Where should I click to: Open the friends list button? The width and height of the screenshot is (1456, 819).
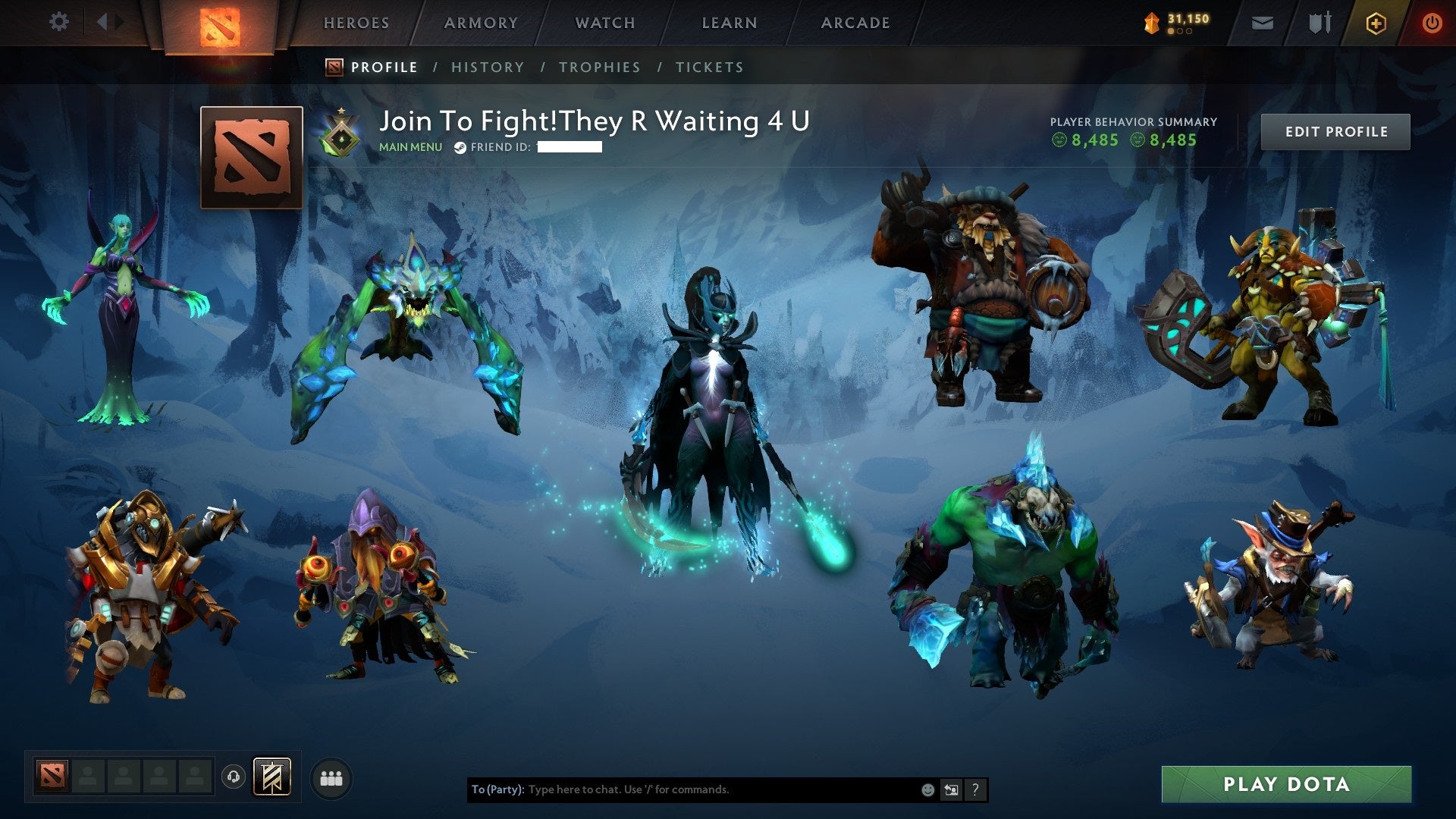pyautogui.click(x=331, y=778)
